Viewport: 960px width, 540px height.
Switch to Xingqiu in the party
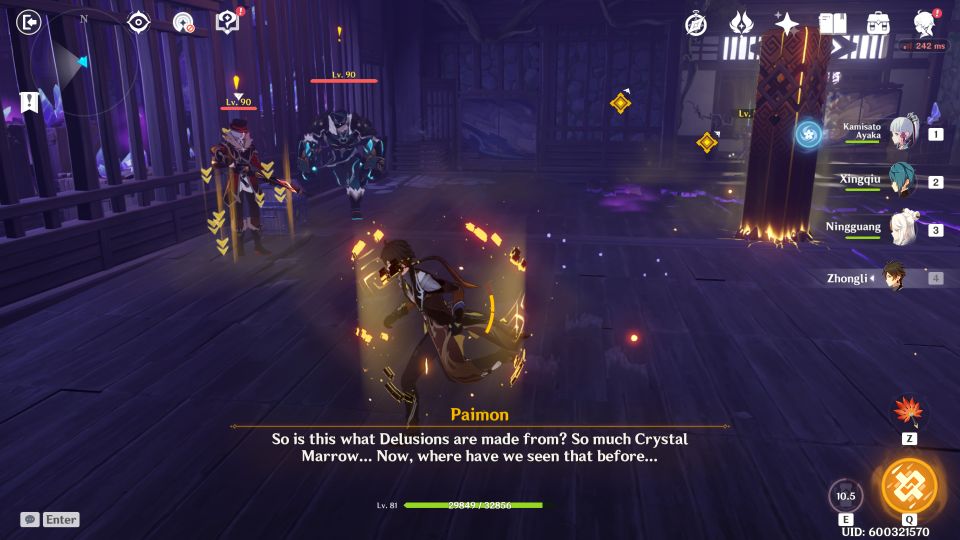(x=903, y=181)
